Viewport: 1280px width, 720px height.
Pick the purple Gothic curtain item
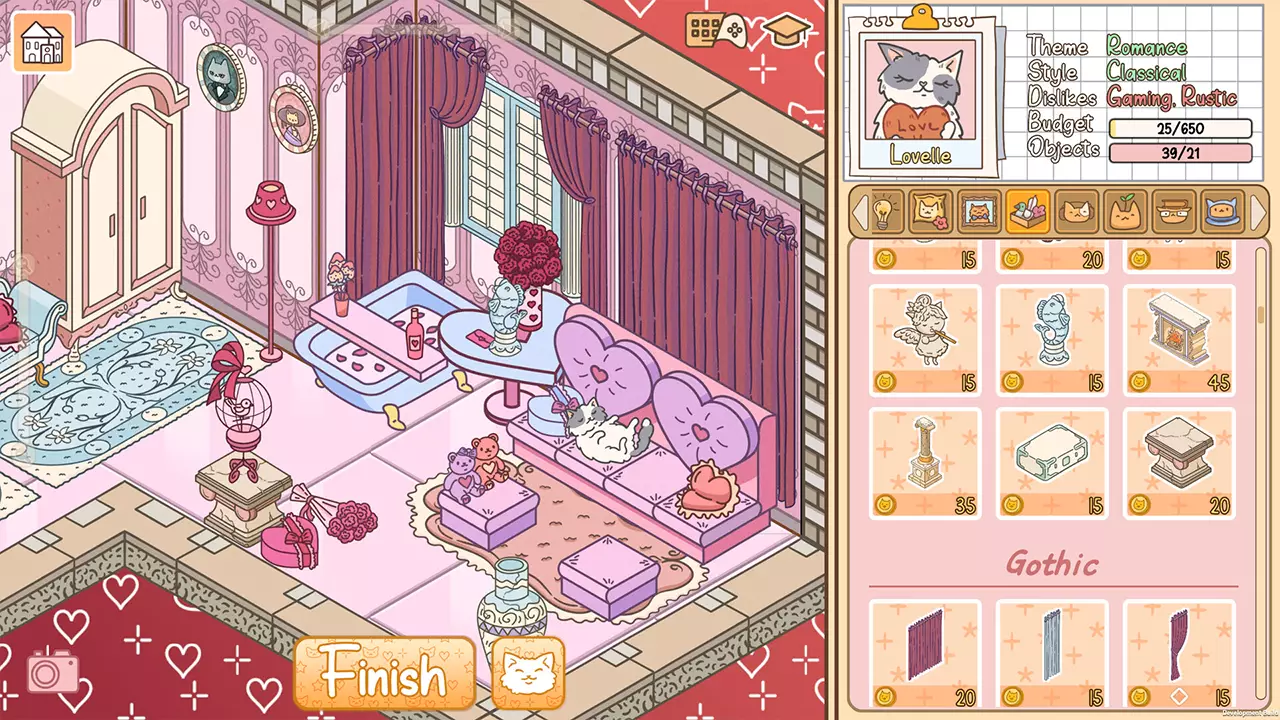click(x=924, y=650)
